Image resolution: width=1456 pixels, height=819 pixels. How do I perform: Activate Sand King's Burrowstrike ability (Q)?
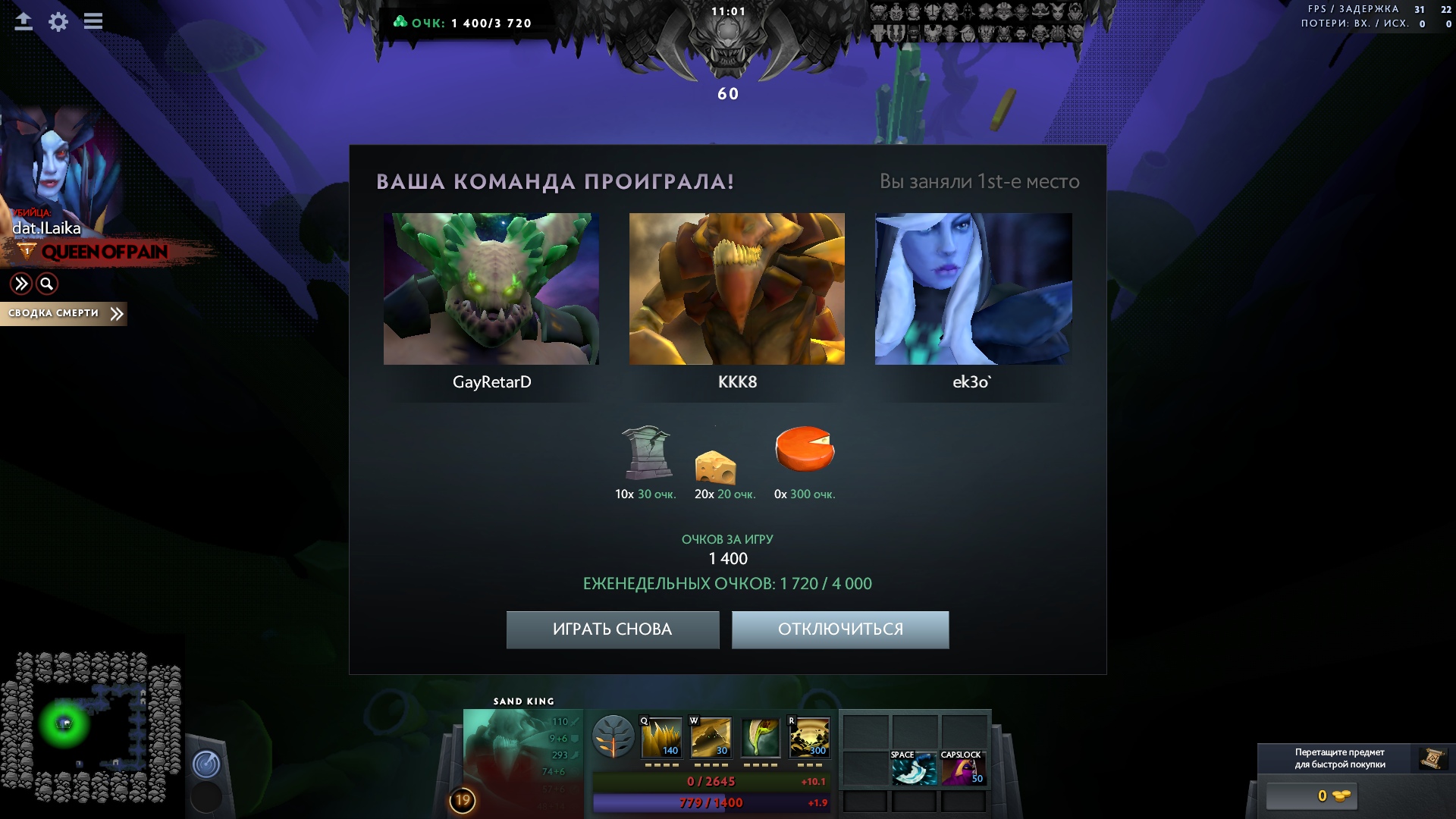click(661, 737)
